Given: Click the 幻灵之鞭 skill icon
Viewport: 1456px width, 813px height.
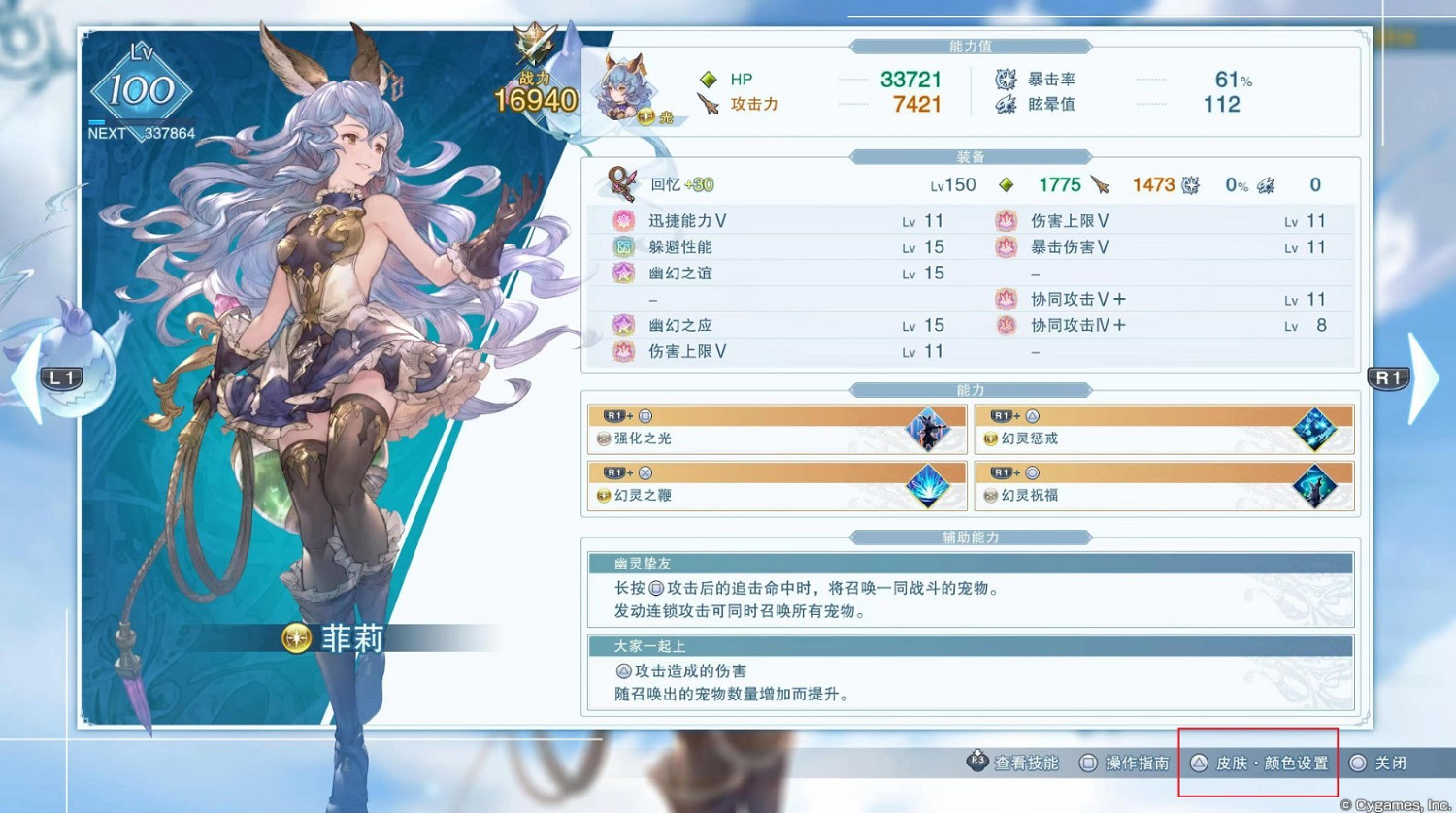Looking at the screenshot, I should pos(929,485).
